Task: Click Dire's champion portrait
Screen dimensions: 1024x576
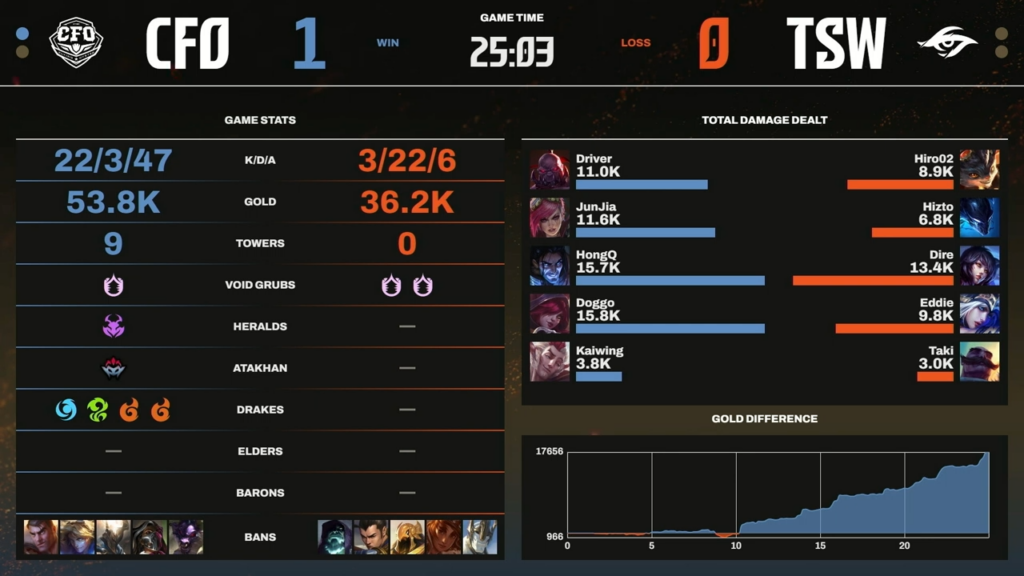Action: click(x=979, y=266)
